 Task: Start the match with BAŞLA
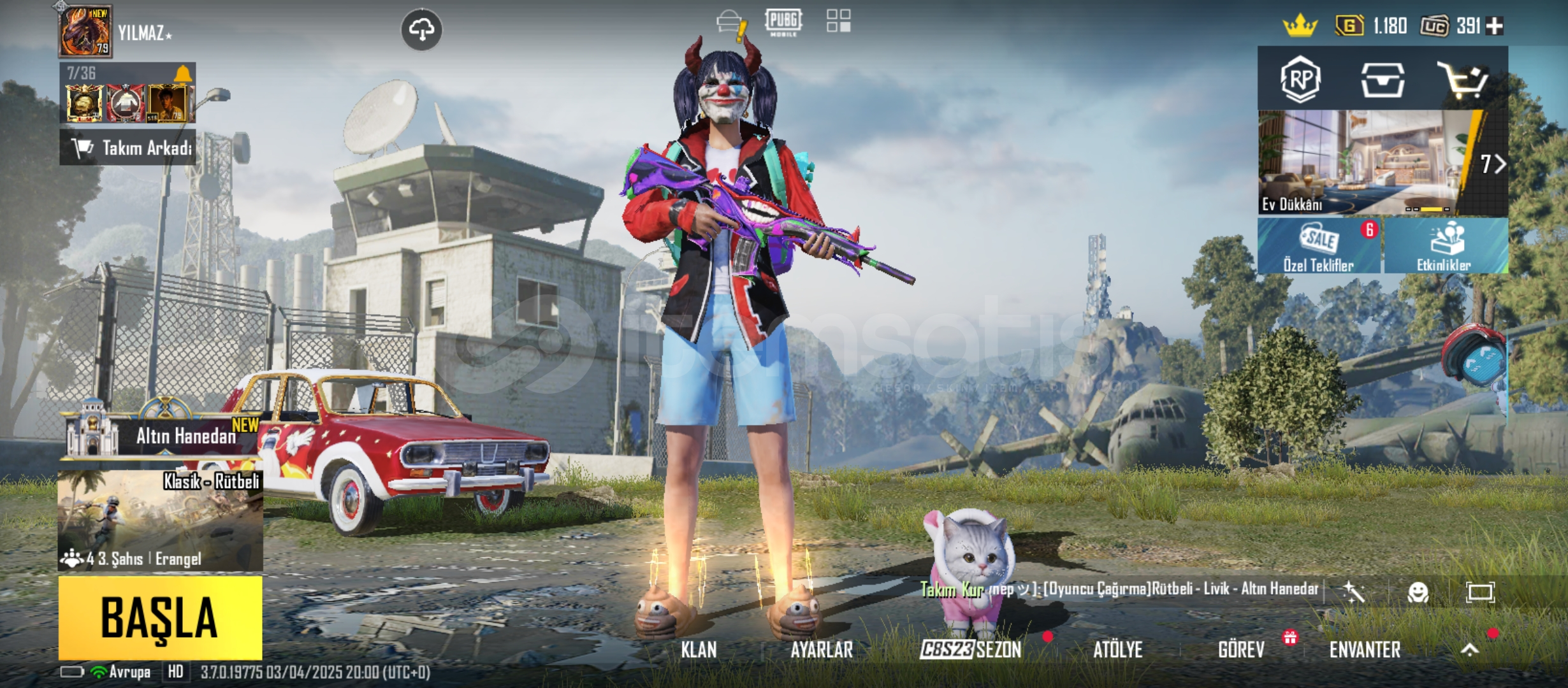click(160, 617)
